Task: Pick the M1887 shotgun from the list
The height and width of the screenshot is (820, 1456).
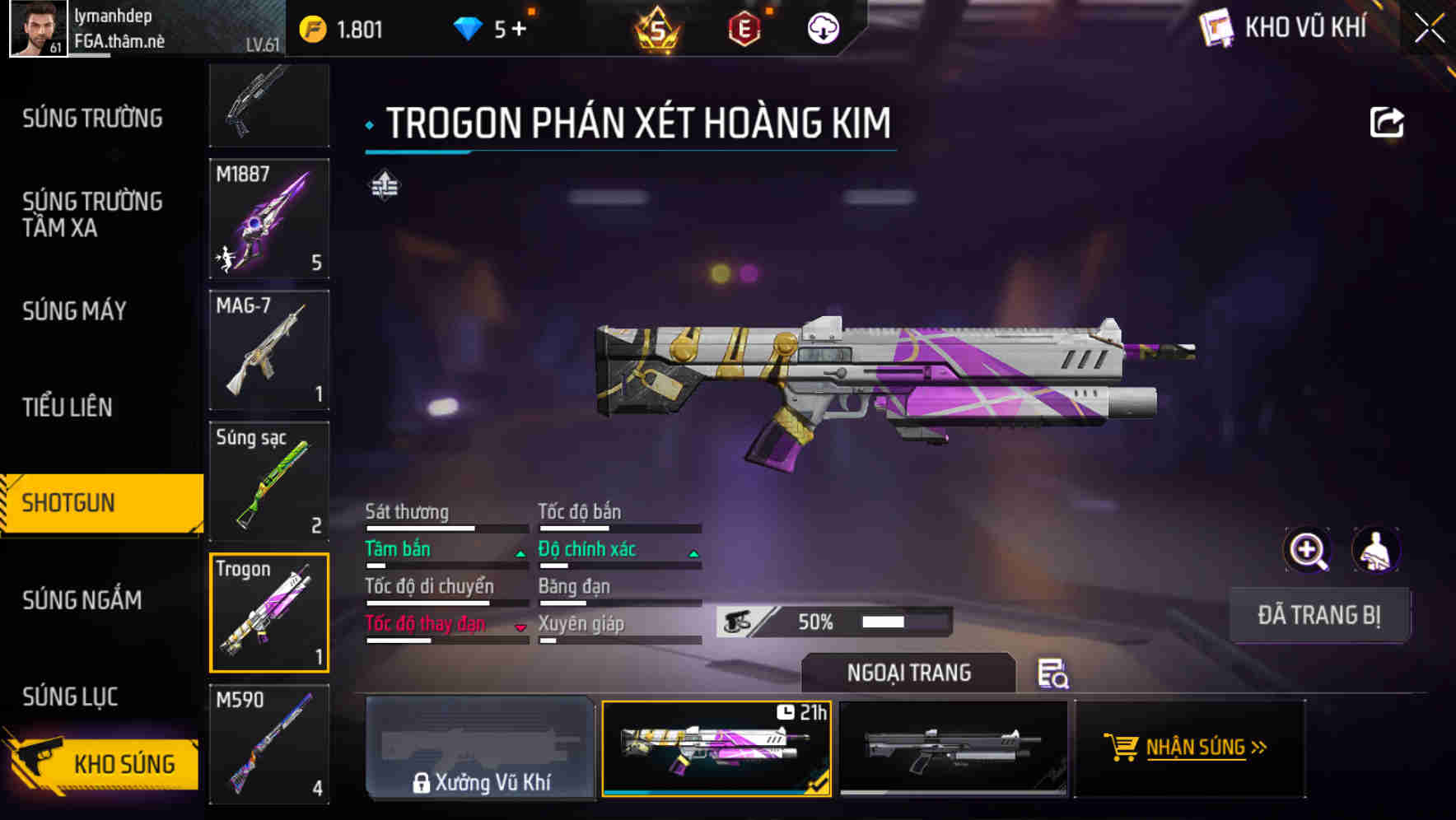Action: click(269, 219)
